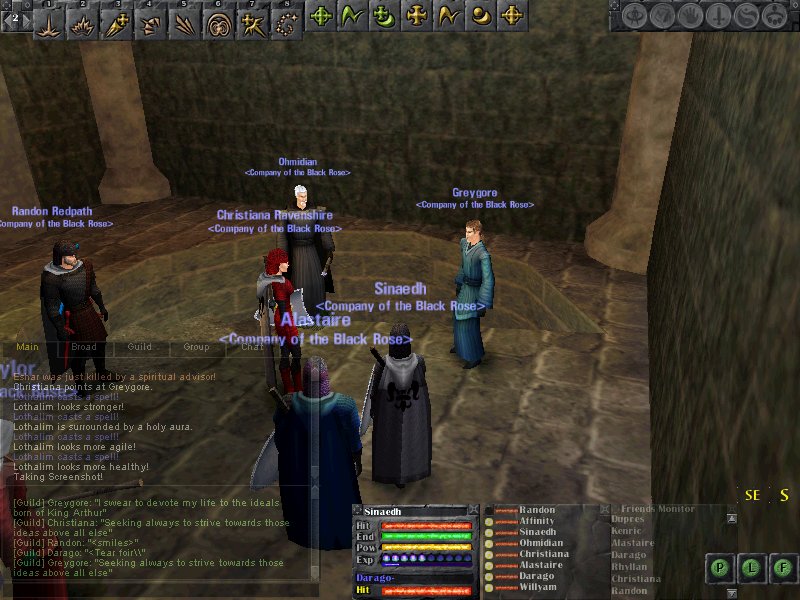
Task: Use the ability in hotbar slot 3
Action: [117, 20]
